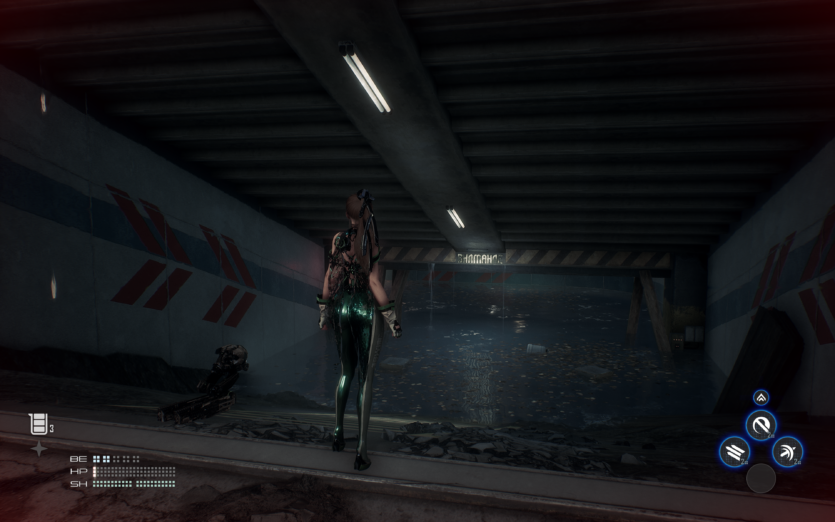Image resolution: width=835 pixels, height=522 pixels.
Task: Select the empty gray skill circle
Action: [761, 478]
